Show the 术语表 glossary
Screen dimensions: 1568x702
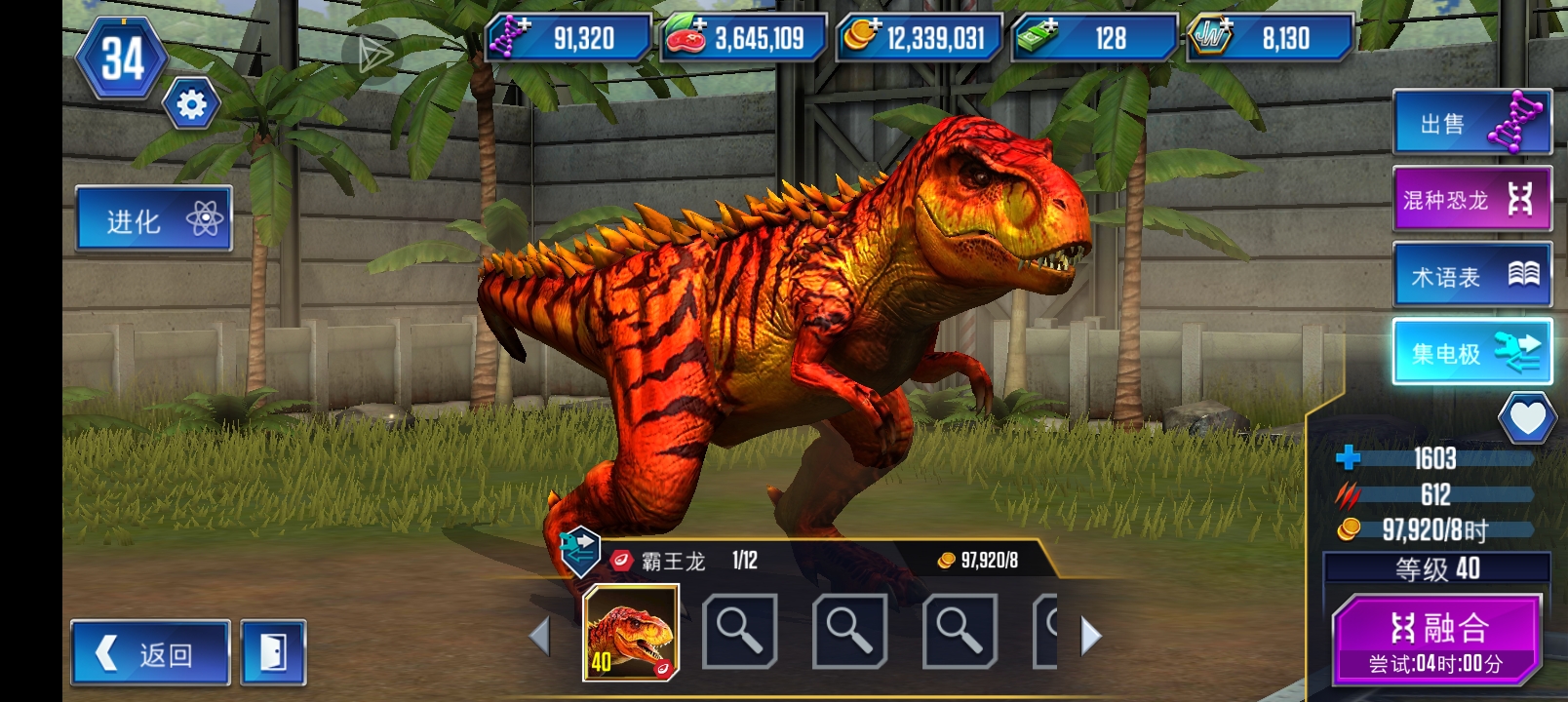pyautogui.click(x=1471, y=276)
